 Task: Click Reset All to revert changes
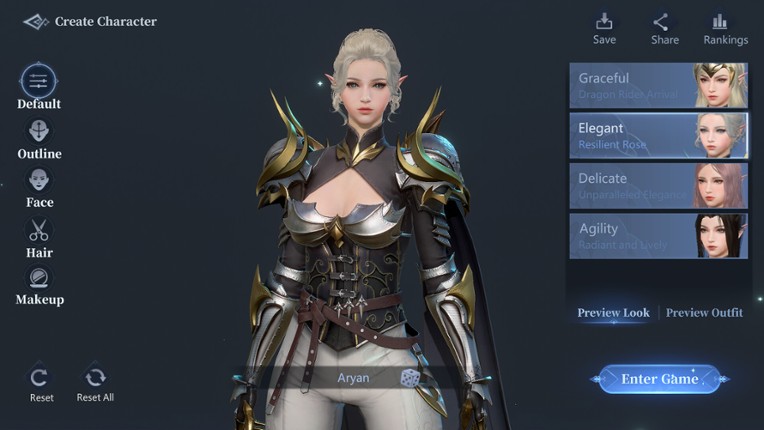(x=95, y=380)
